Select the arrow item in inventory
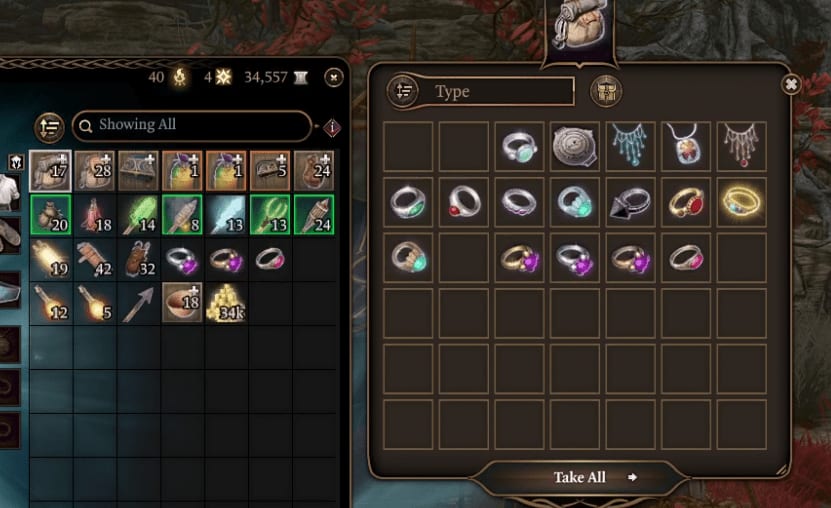Viewport: 831px width, 508px height. coord(138,303)
